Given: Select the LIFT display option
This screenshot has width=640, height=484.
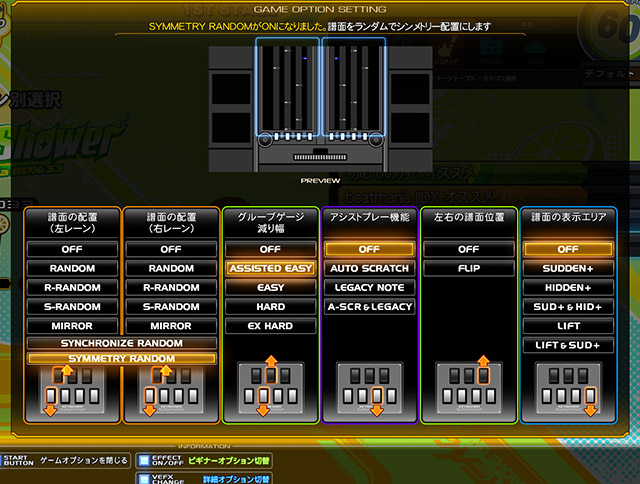Looking at the screenshot, I should pos(568,326).
